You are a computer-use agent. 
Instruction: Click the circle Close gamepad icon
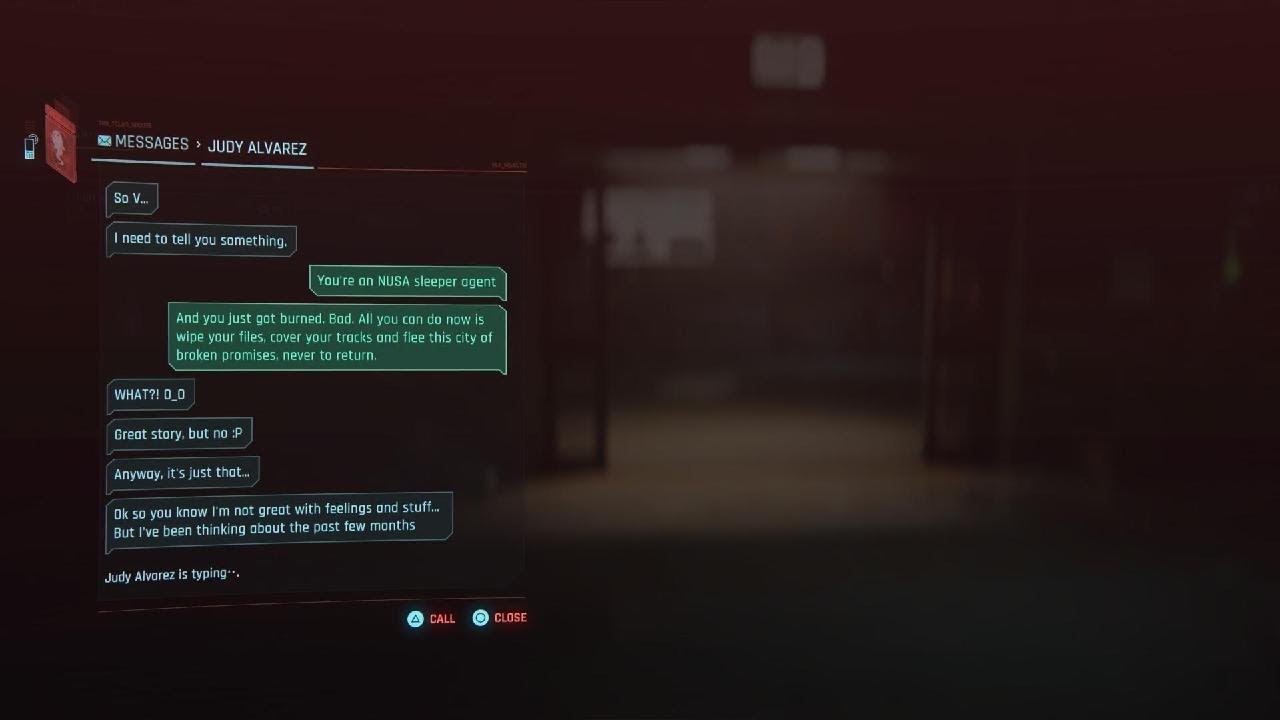(x=480, y=618)
